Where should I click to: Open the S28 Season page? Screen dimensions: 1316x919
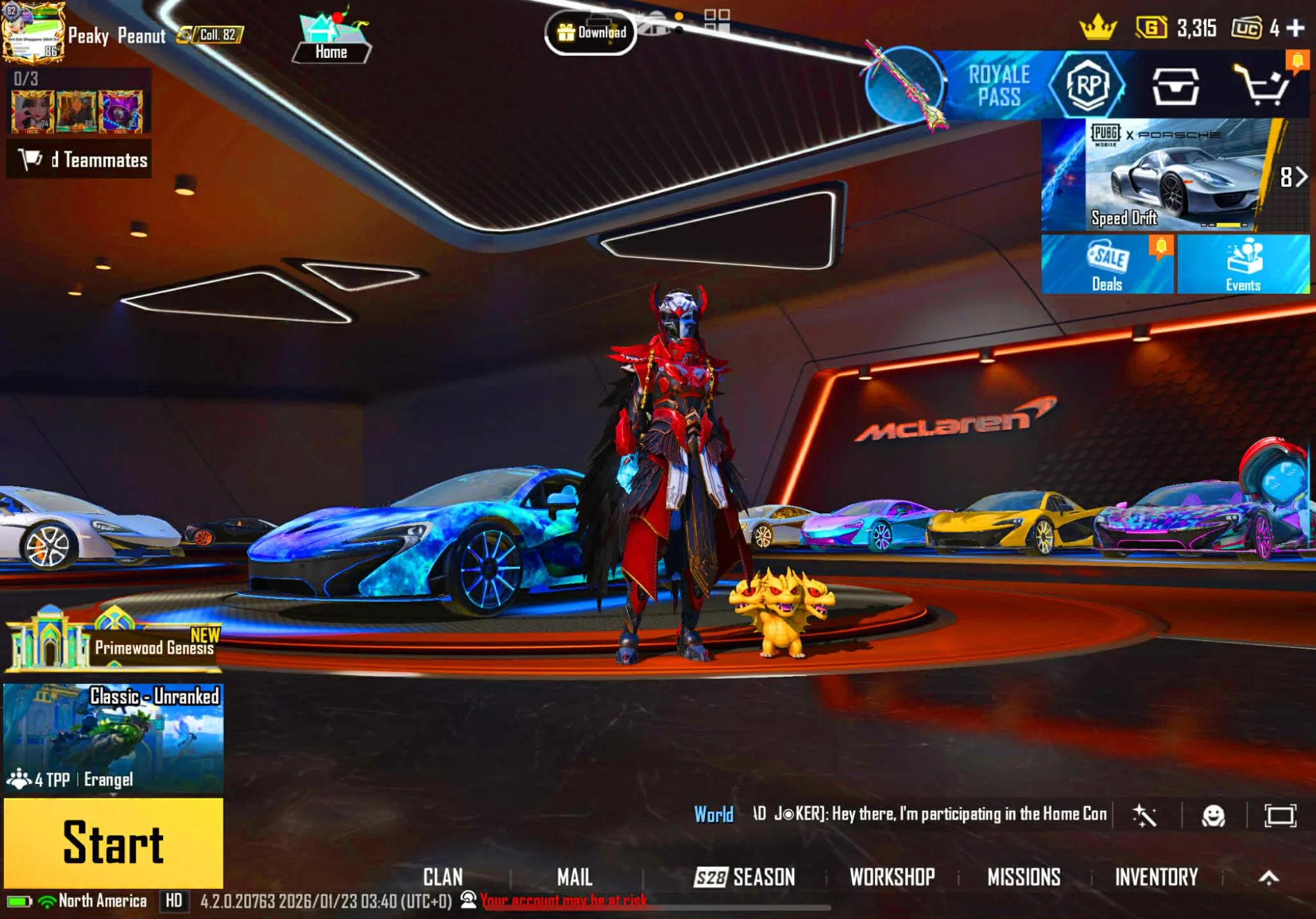(x=745, y=877)
